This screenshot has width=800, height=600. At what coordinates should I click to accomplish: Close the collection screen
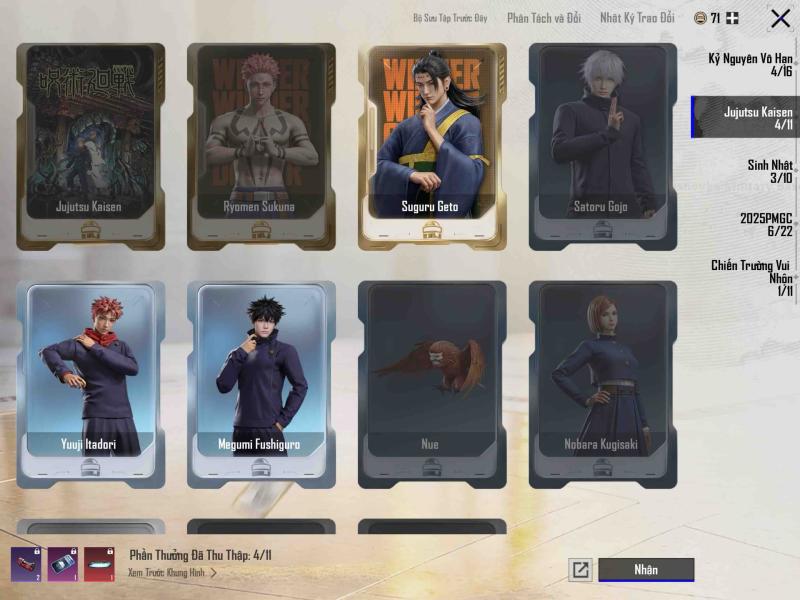coord(780,18)
